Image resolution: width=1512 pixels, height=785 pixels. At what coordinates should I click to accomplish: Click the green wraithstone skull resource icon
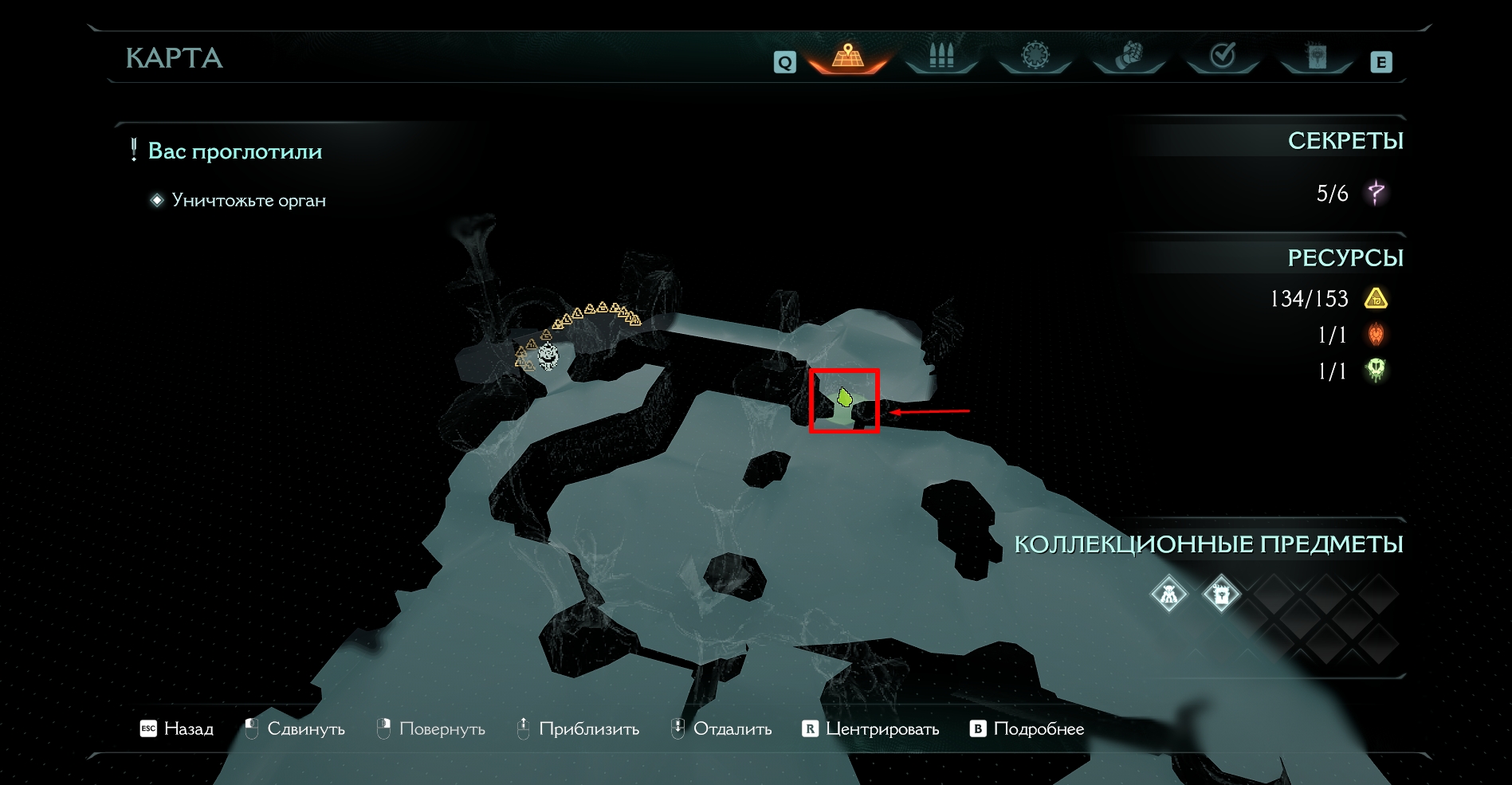click(1377, 371)
